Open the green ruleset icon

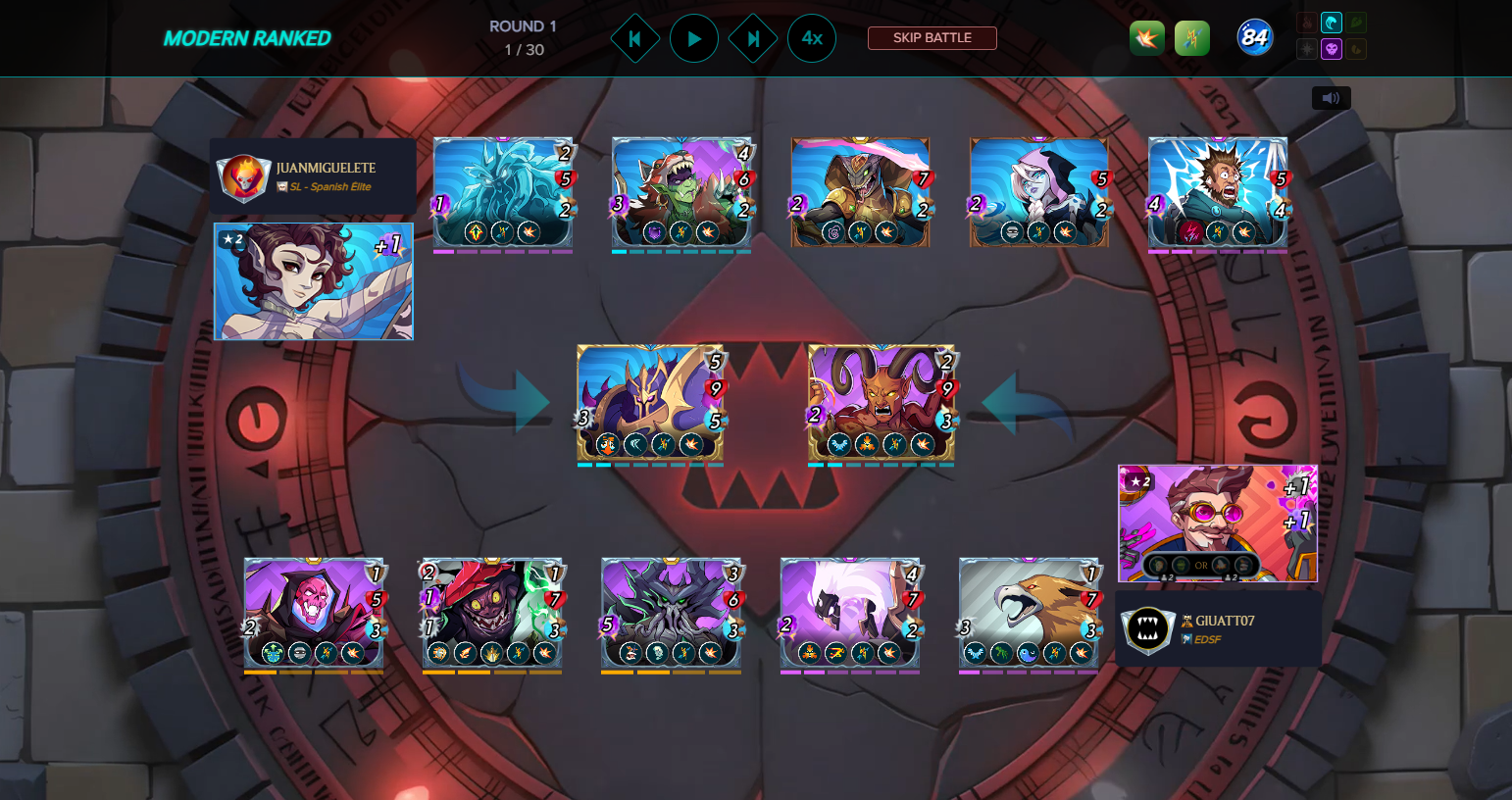click(1191, 39)
